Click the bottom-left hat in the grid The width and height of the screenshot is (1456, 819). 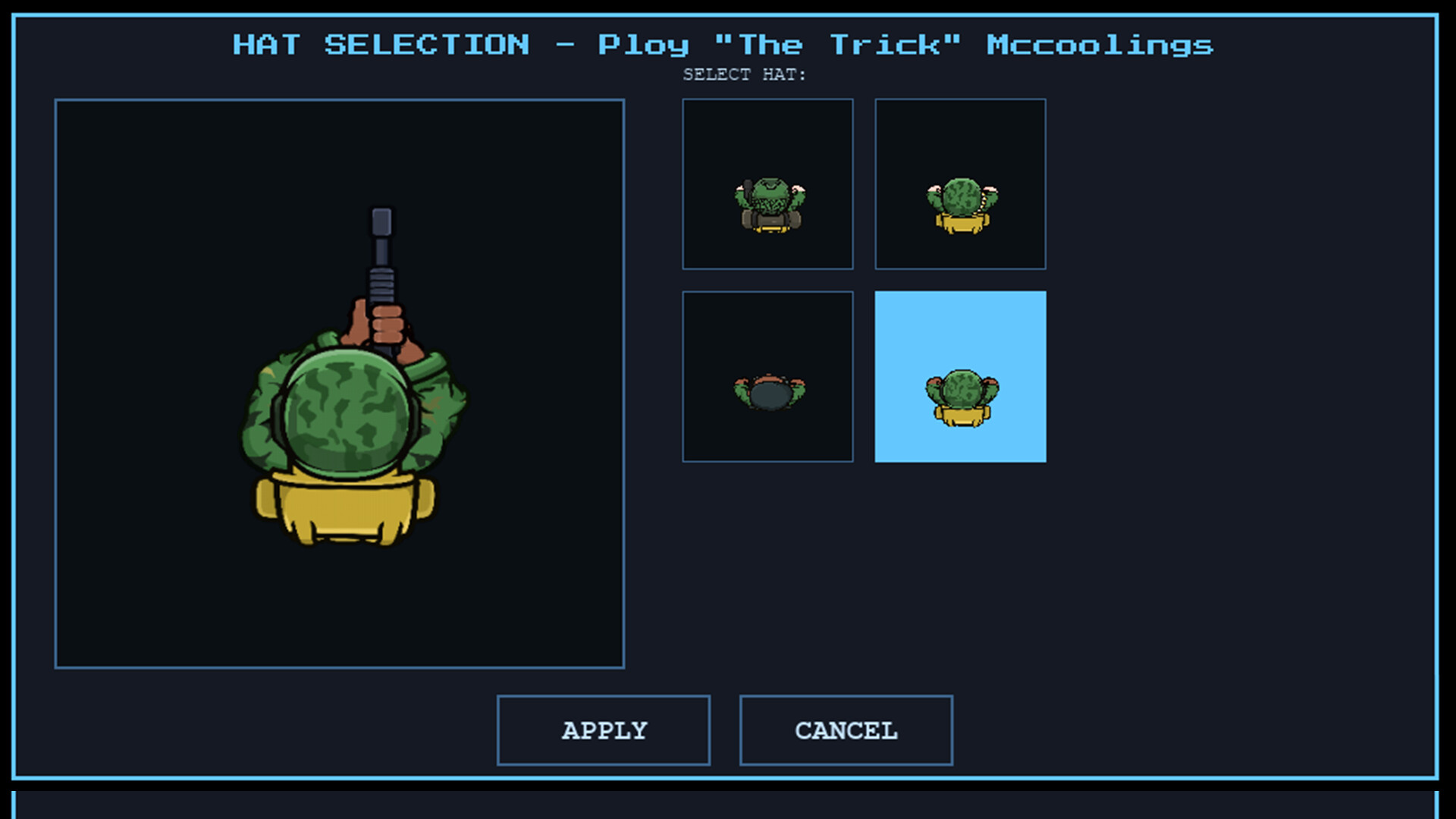pos(767,375)
